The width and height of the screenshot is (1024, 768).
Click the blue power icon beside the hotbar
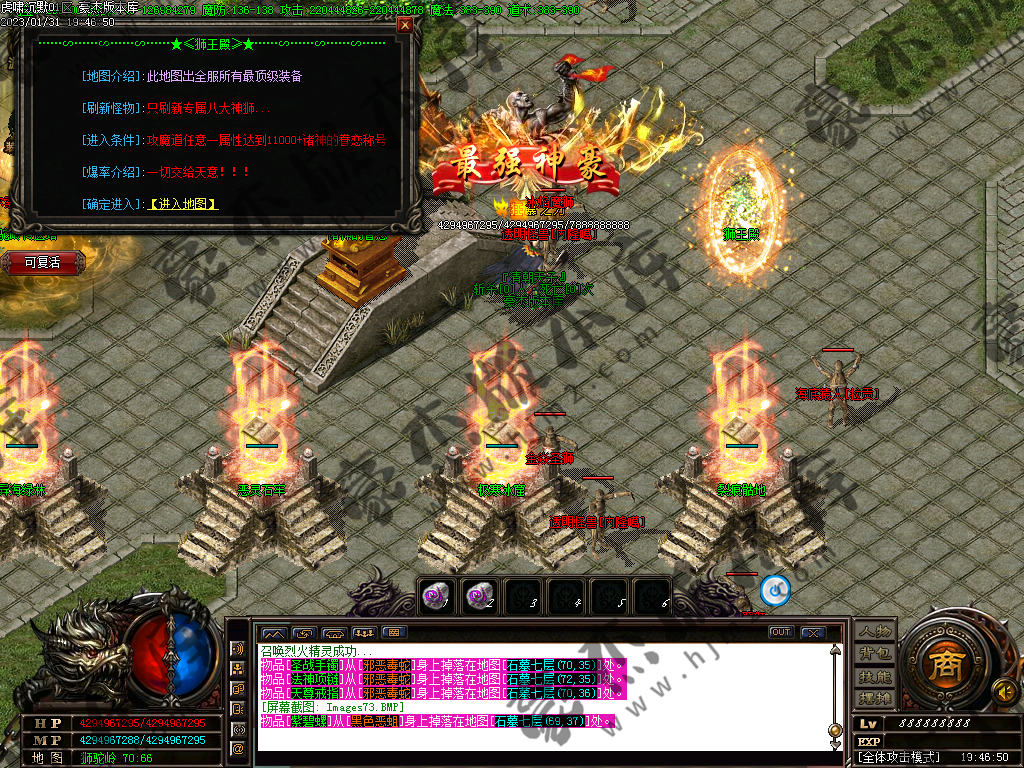775,590
